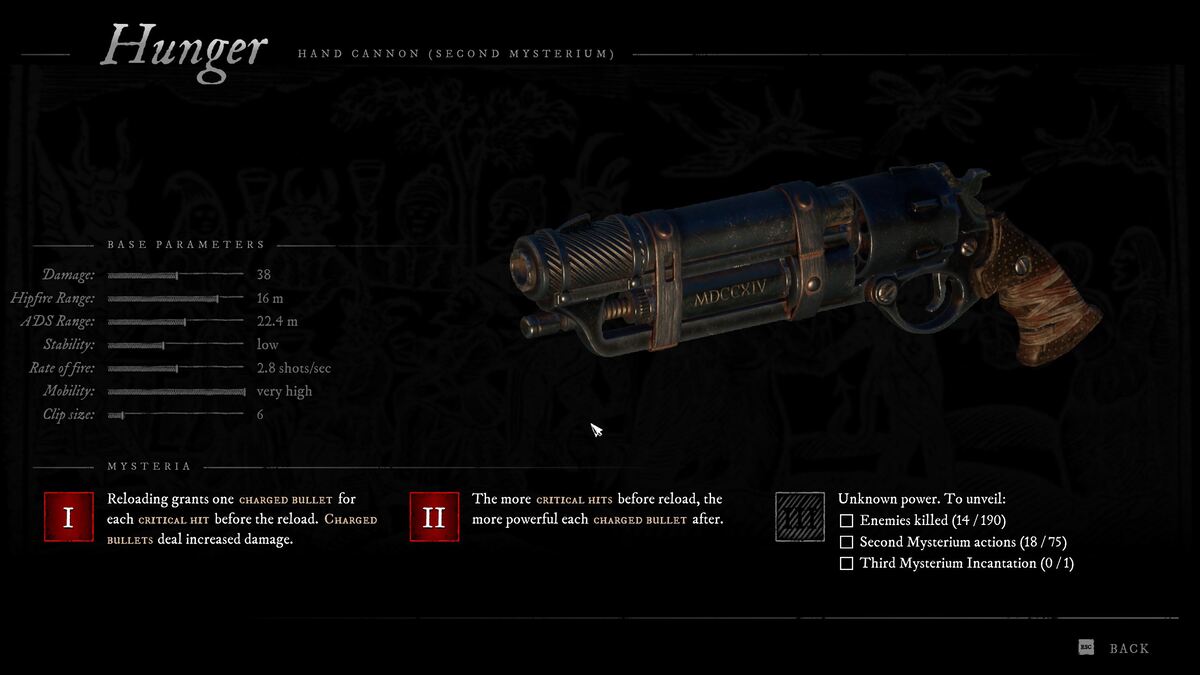Select the first Mysterium I icon

pos(69,517)
